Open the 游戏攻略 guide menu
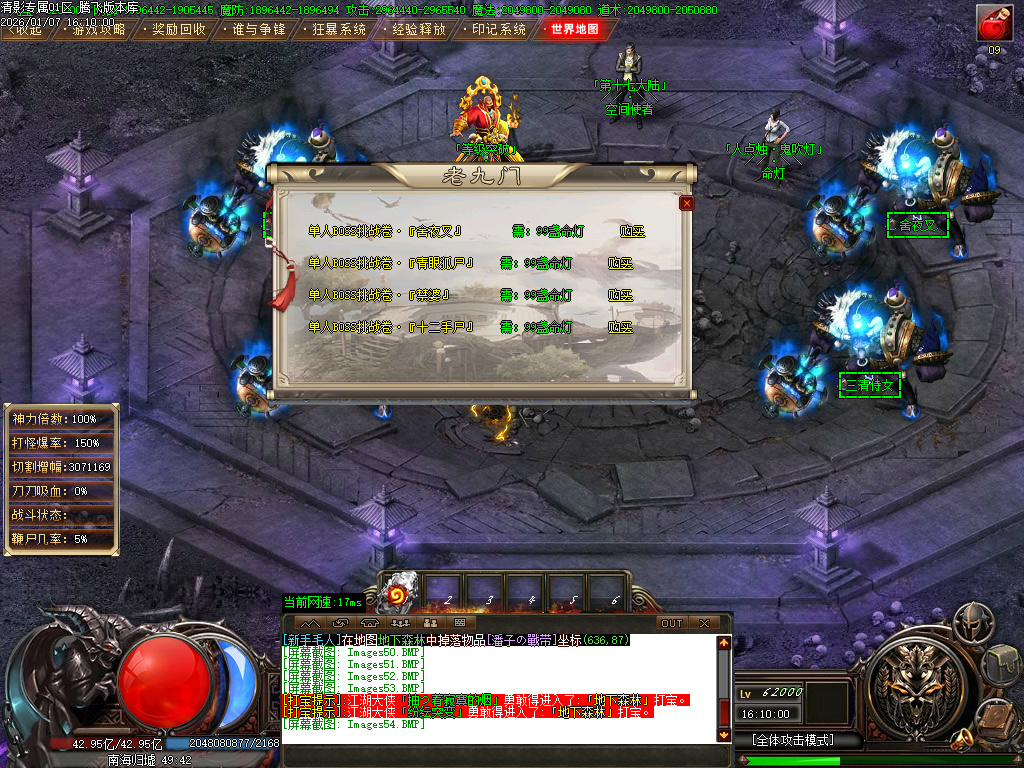The image size is (1024, 768). (99, 29)
